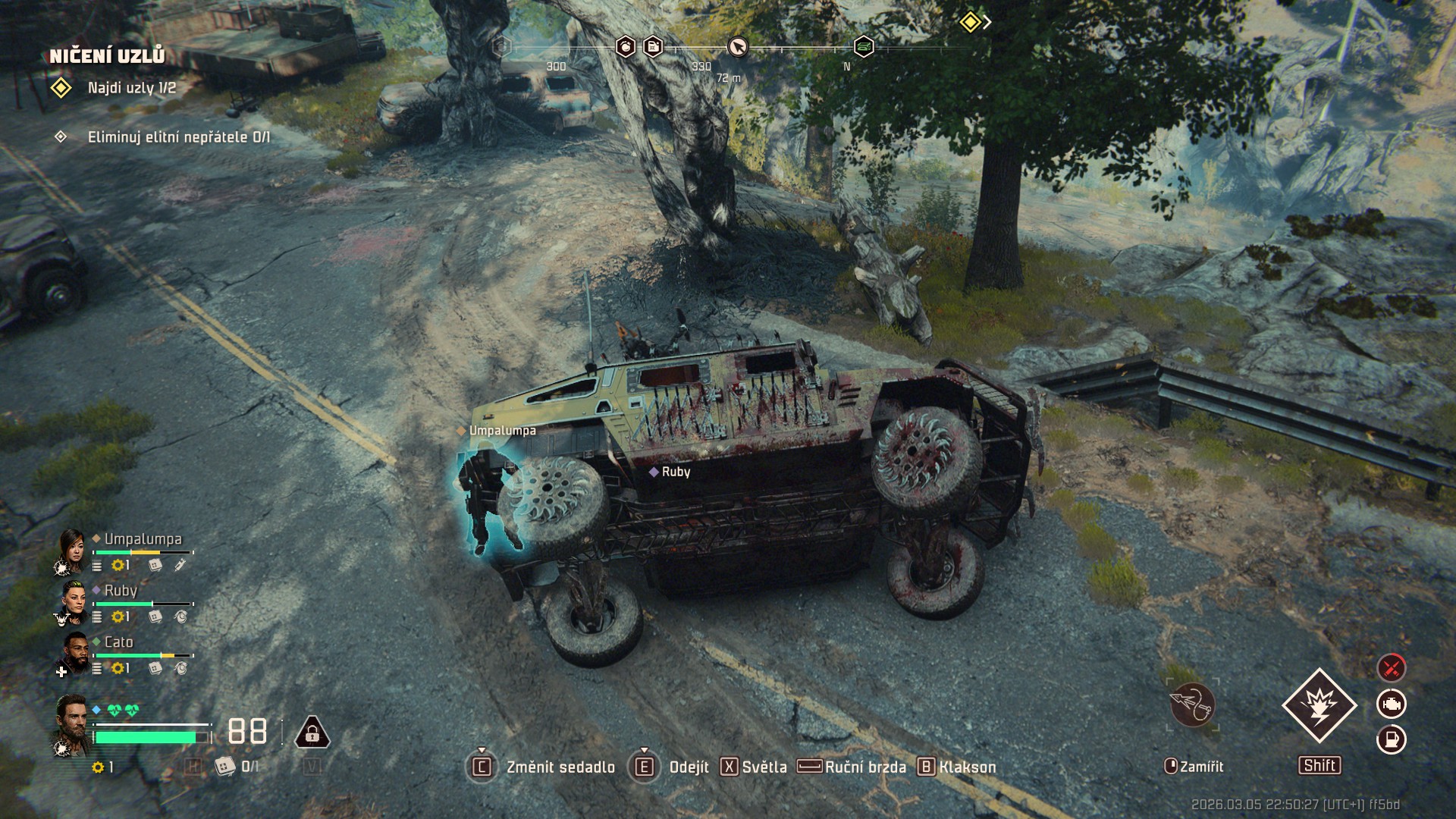Image resolution: width=1456 pixels, height=819 pixels.
Task: Click the grenade marker on the compass
Action: tap(625, 47)
